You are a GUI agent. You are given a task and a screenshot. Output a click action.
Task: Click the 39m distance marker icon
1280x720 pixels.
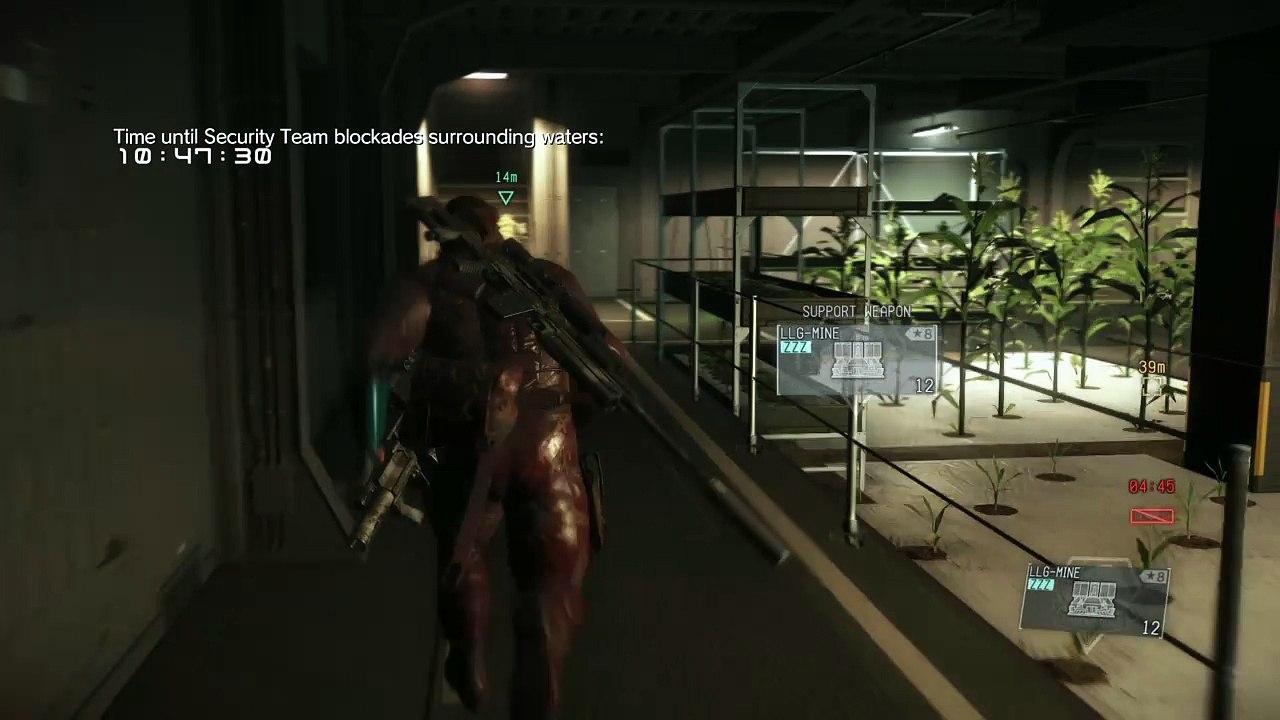(x=1153, y=386)
